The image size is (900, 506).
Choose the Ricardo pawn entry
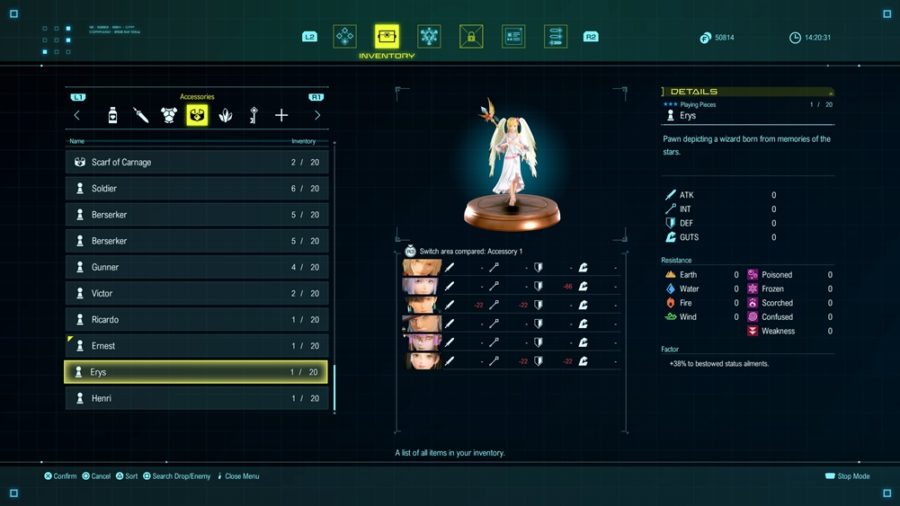[x=196, y=320]
